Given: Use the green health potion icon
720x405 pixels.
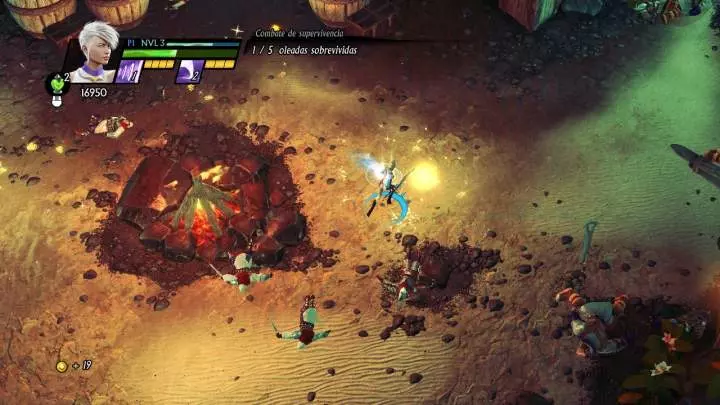Looking at the screenshot, I should tap(57, 83).
